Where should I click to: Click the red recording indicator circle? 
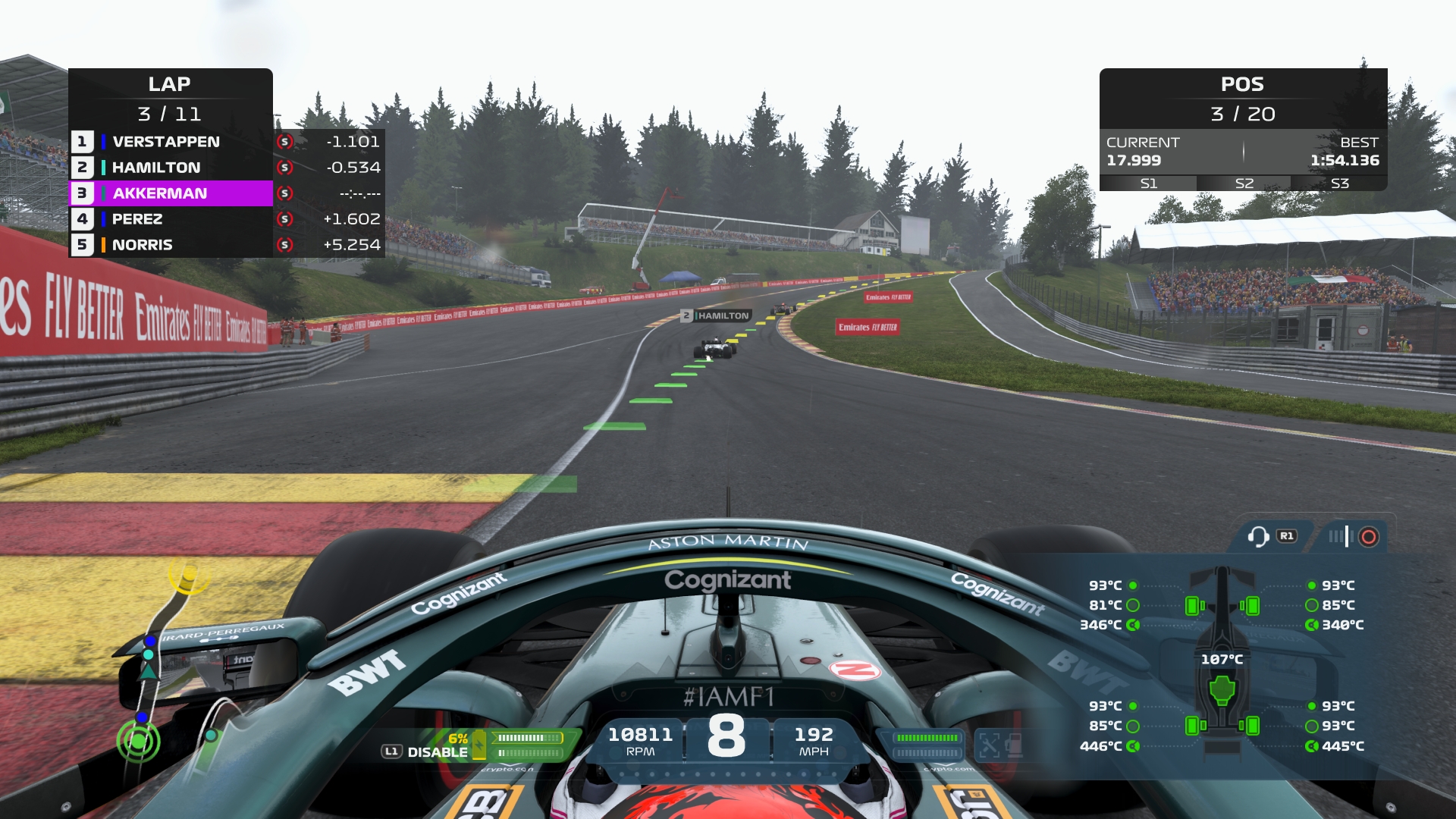coord(1367,536)
